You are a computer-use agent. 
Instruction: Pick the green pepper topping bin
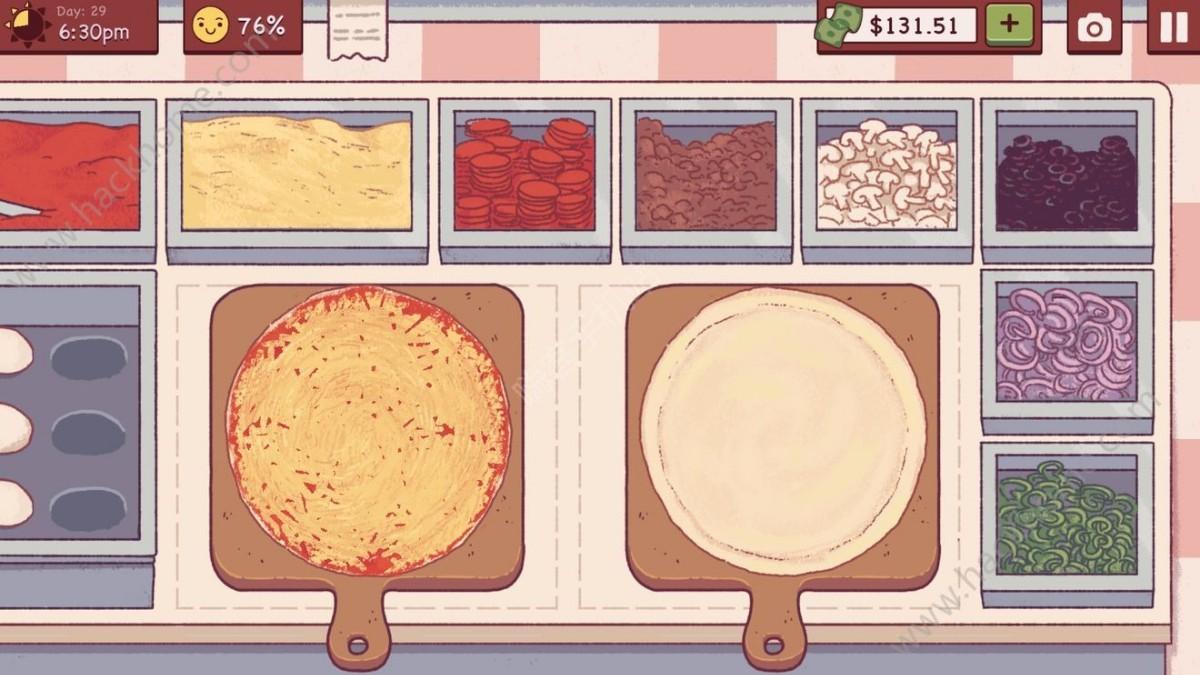tap(1066, 517)
